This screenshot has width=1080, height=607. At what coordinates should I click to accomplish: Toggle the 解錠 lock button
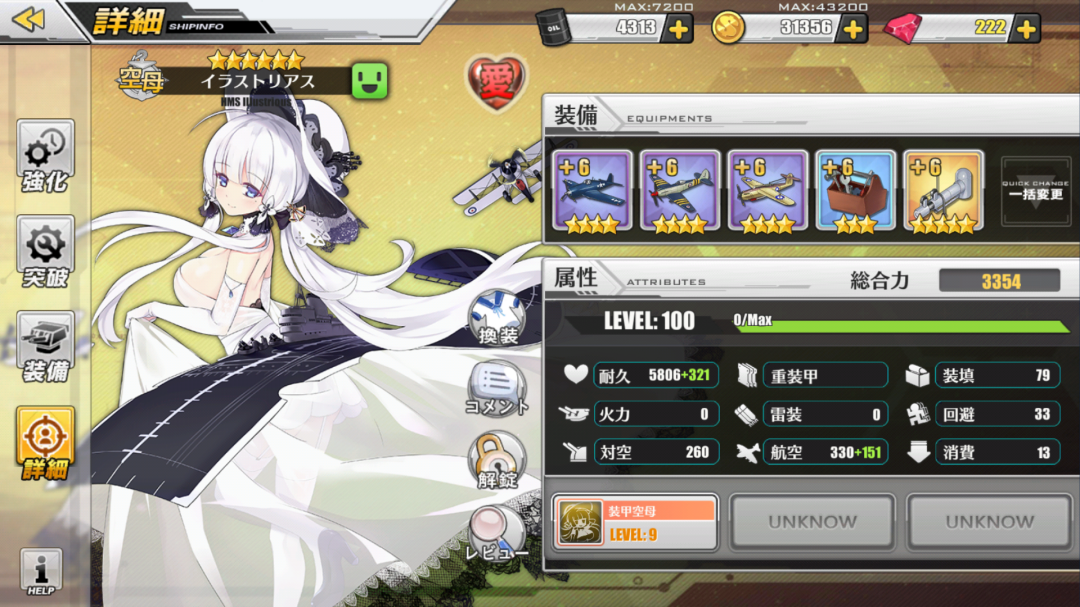(497, 460)
